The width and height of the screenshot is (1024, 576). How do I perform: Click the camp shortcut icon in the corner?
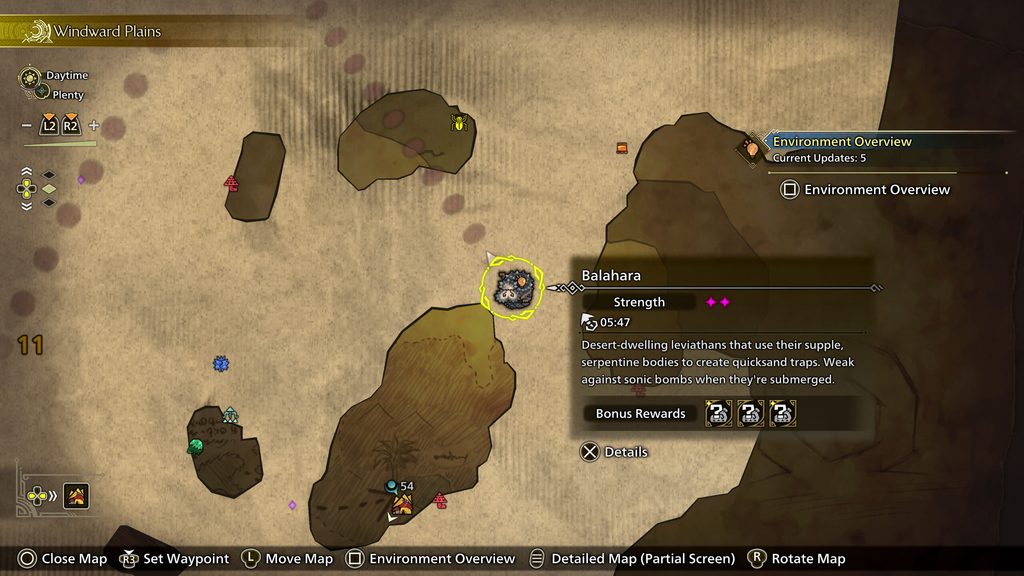74,495
